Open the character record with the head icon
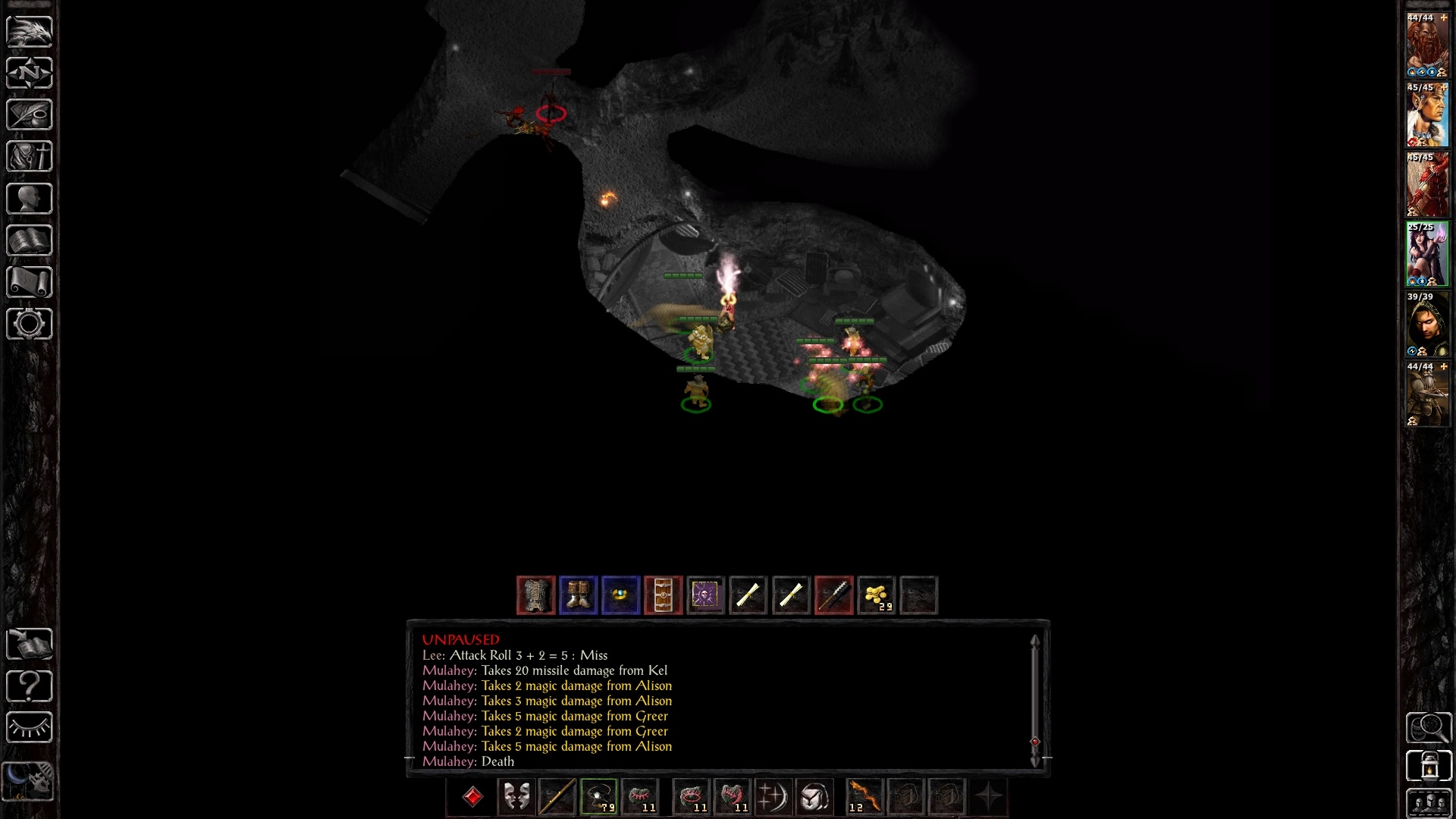The image size is (1456, 819). click(x=30, y=199)
